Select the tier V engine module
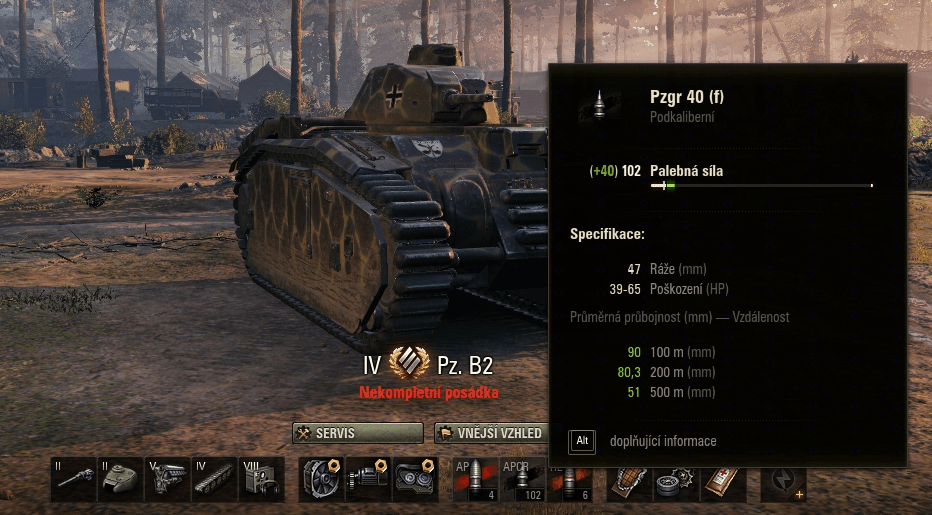This screenshot has height=515, width=932. (x=167, y=479)
